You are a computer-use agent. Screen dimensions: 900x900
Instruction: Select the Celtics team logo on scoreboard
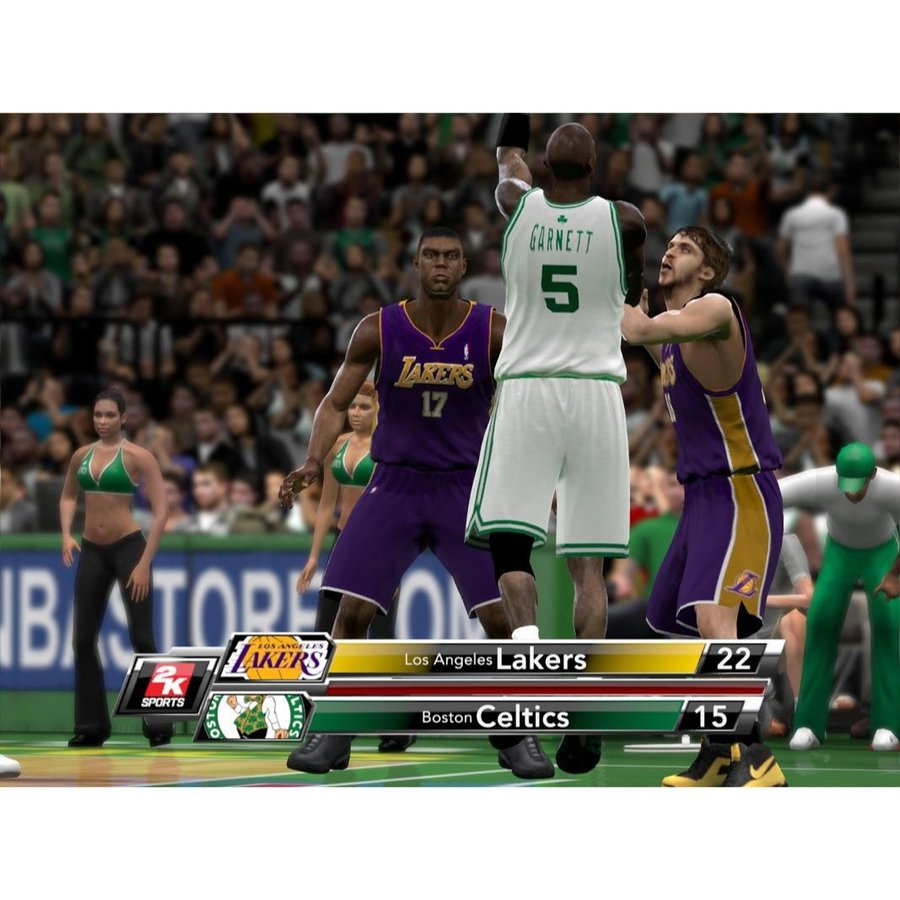point(254,716)
